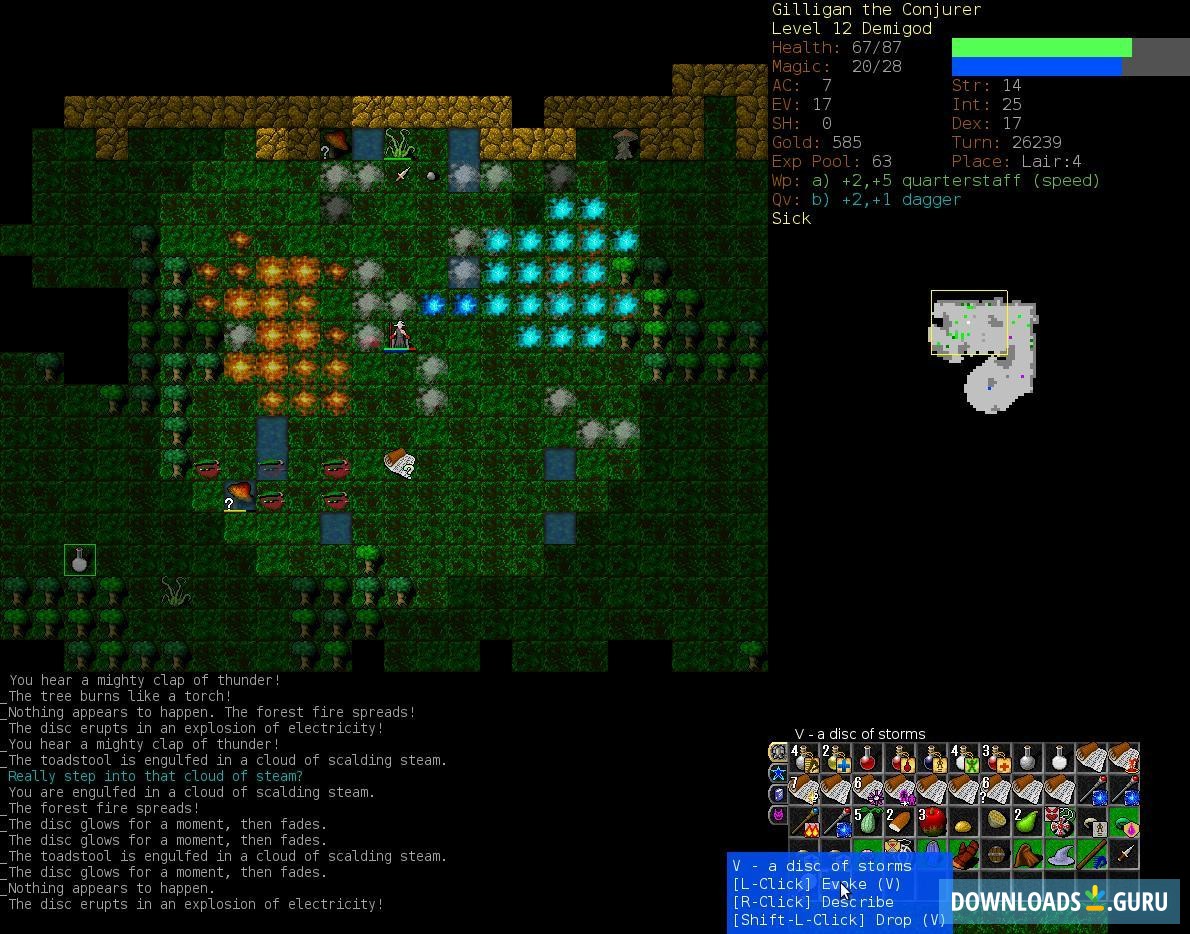This screenshot has width=1190, height=934.
Task: Select the potion stack with green figure
Action: tap(963, 759)
